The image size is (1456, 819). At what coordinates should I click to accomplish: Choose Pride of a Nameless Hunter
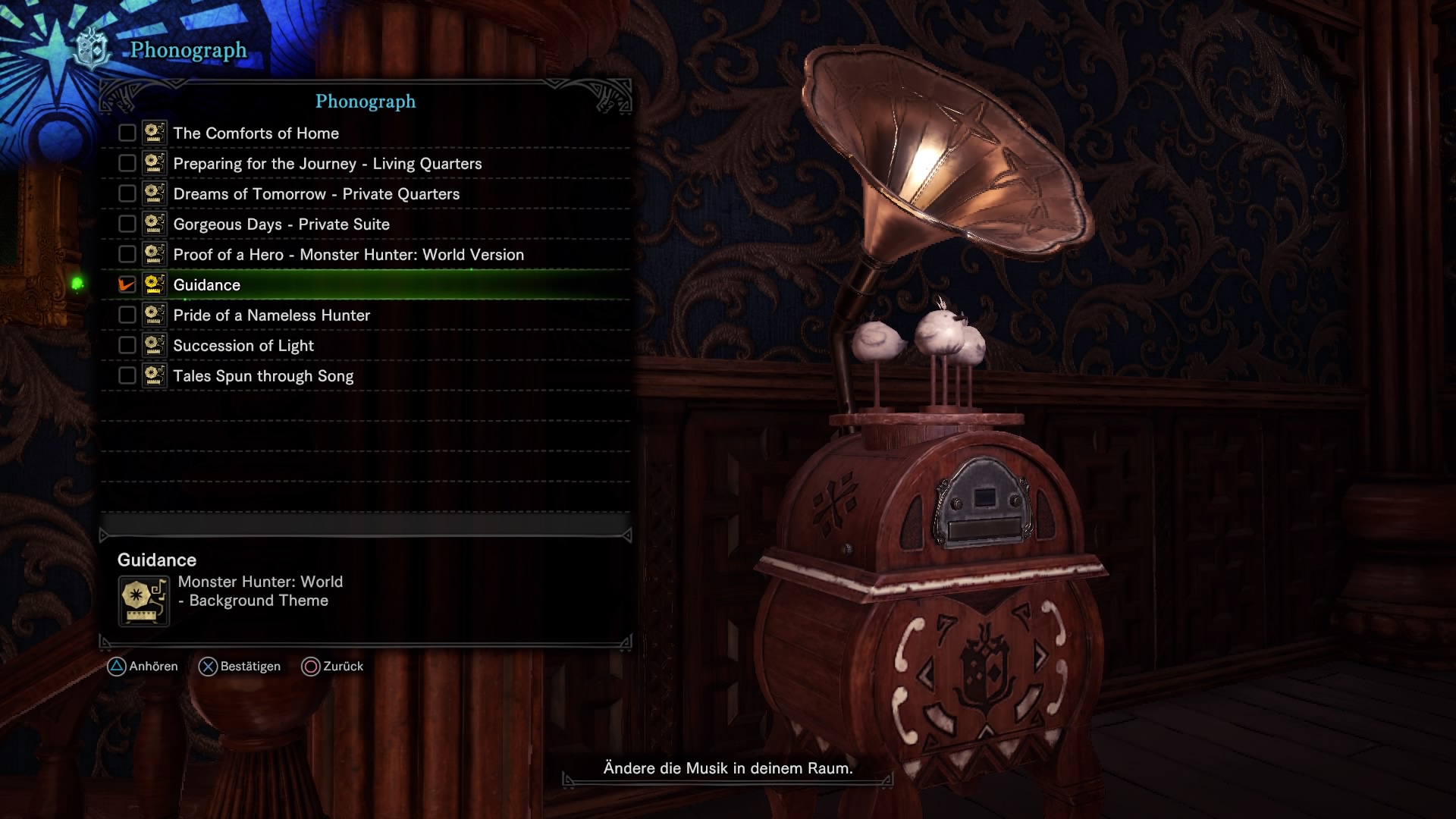271,315
